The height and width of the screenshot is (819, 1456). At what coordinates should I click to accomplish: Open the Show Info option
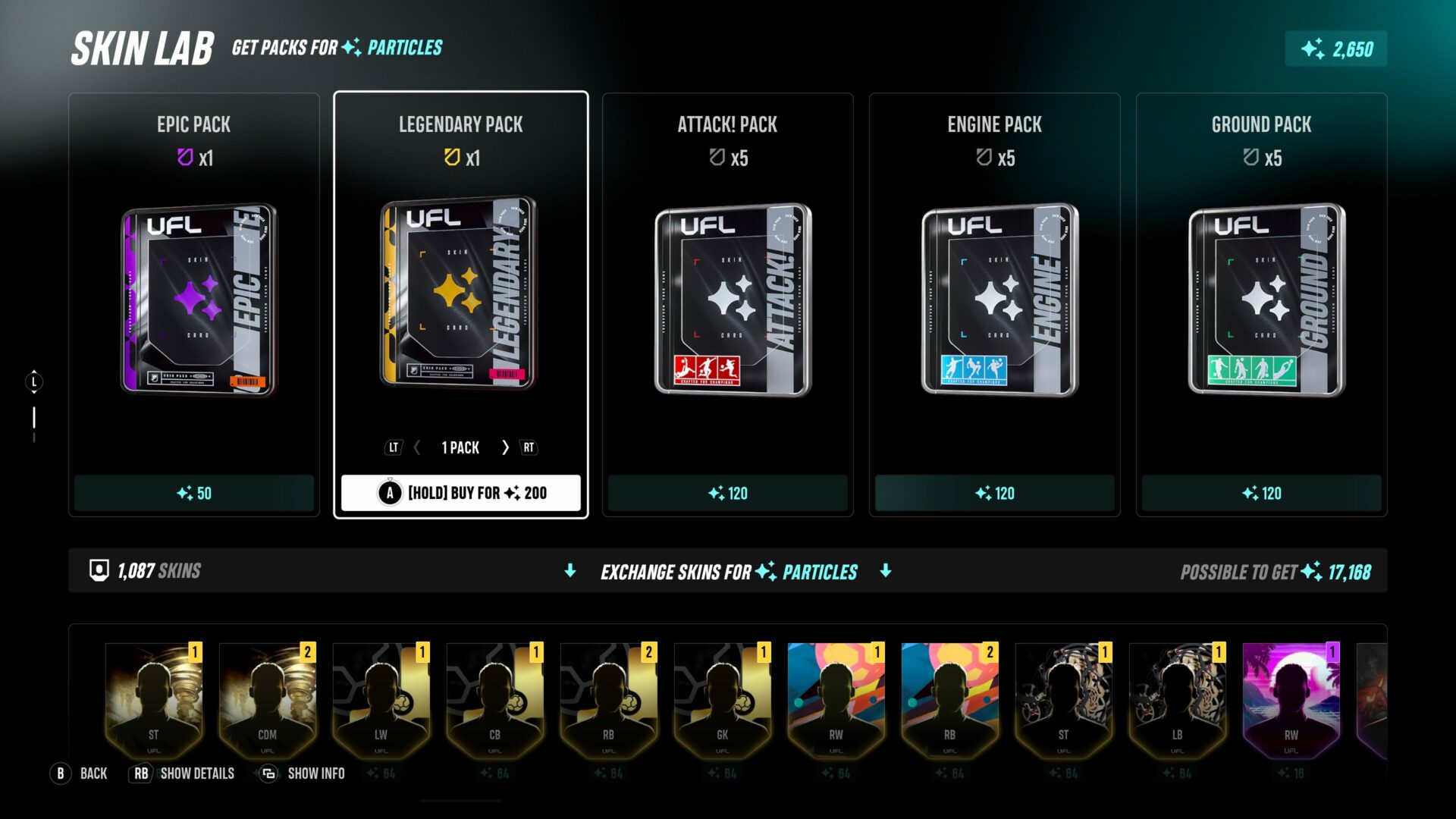pos(303,773)
